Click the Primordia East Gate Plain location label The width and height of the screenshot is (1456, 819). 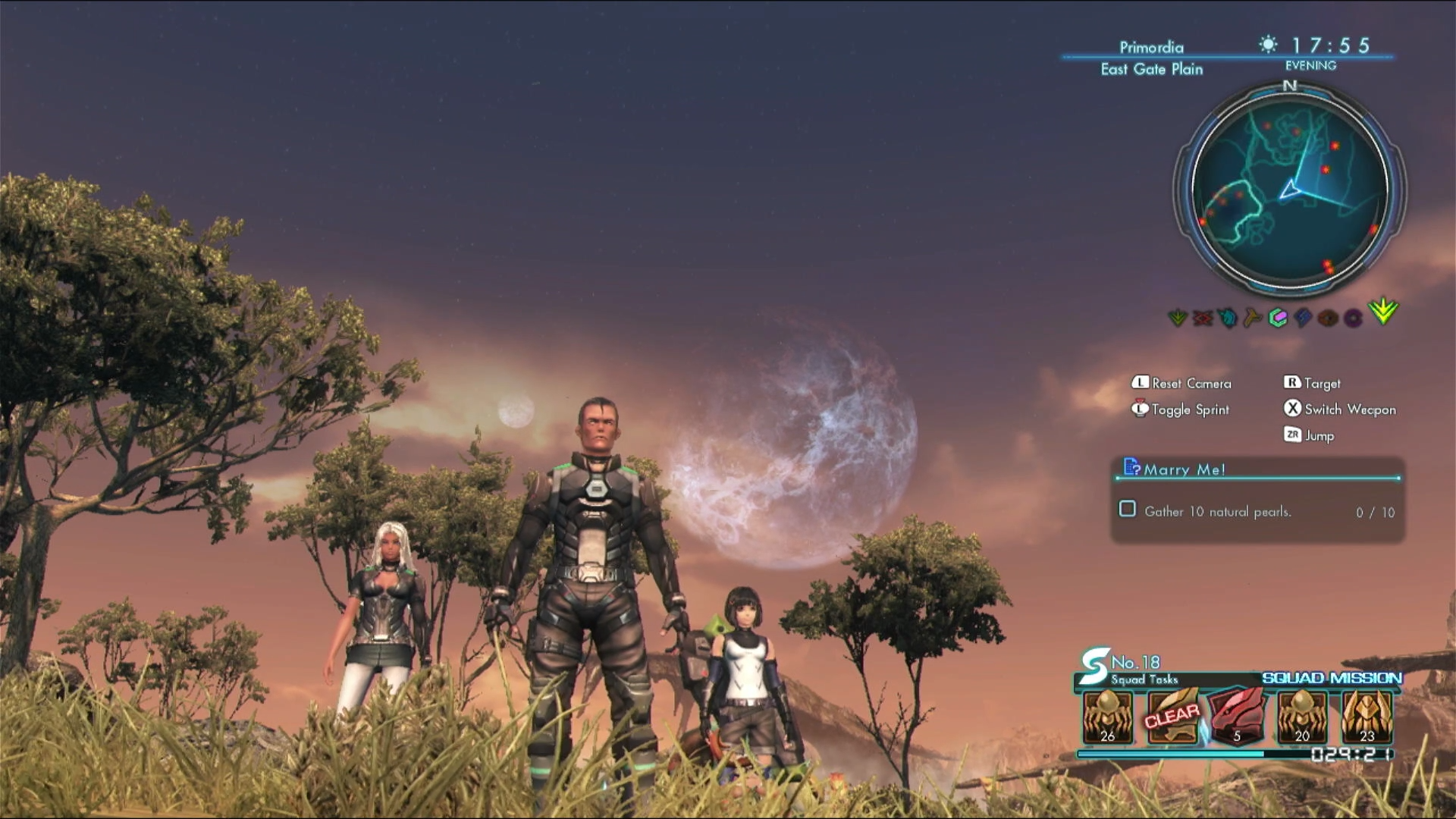coord(1152,58)
